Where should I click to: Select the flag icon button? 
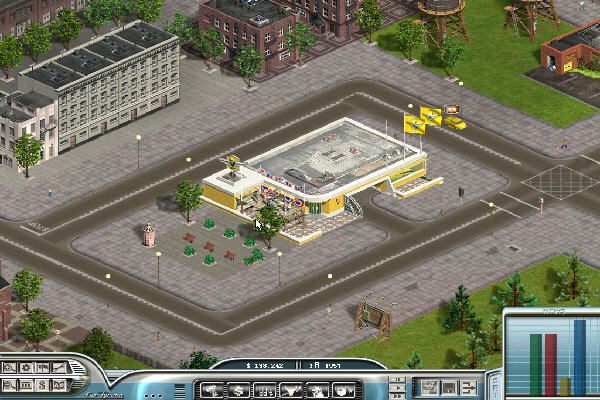tap(43, 367)
